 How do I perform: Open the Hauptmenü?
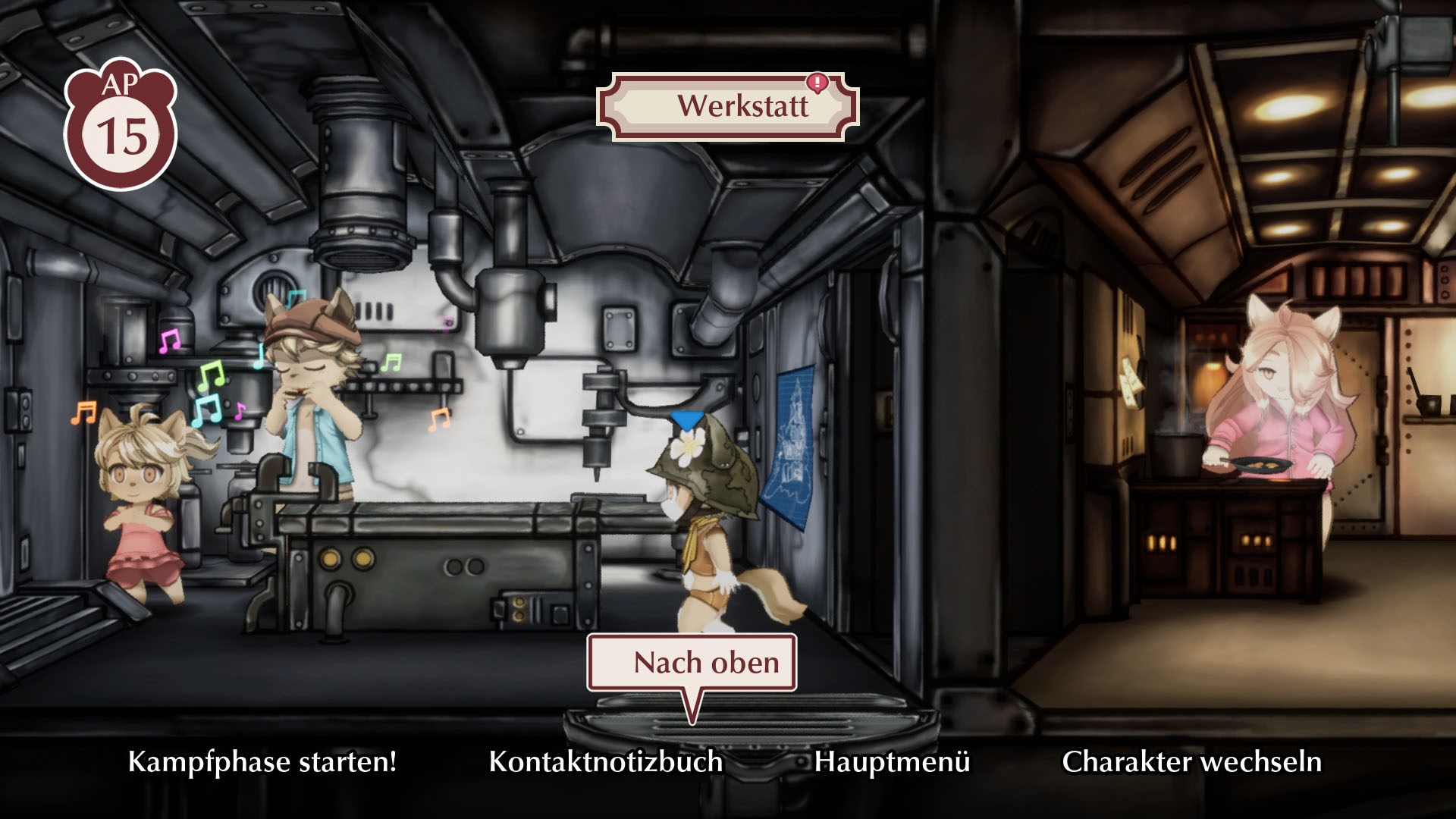[x=892, y=761]
